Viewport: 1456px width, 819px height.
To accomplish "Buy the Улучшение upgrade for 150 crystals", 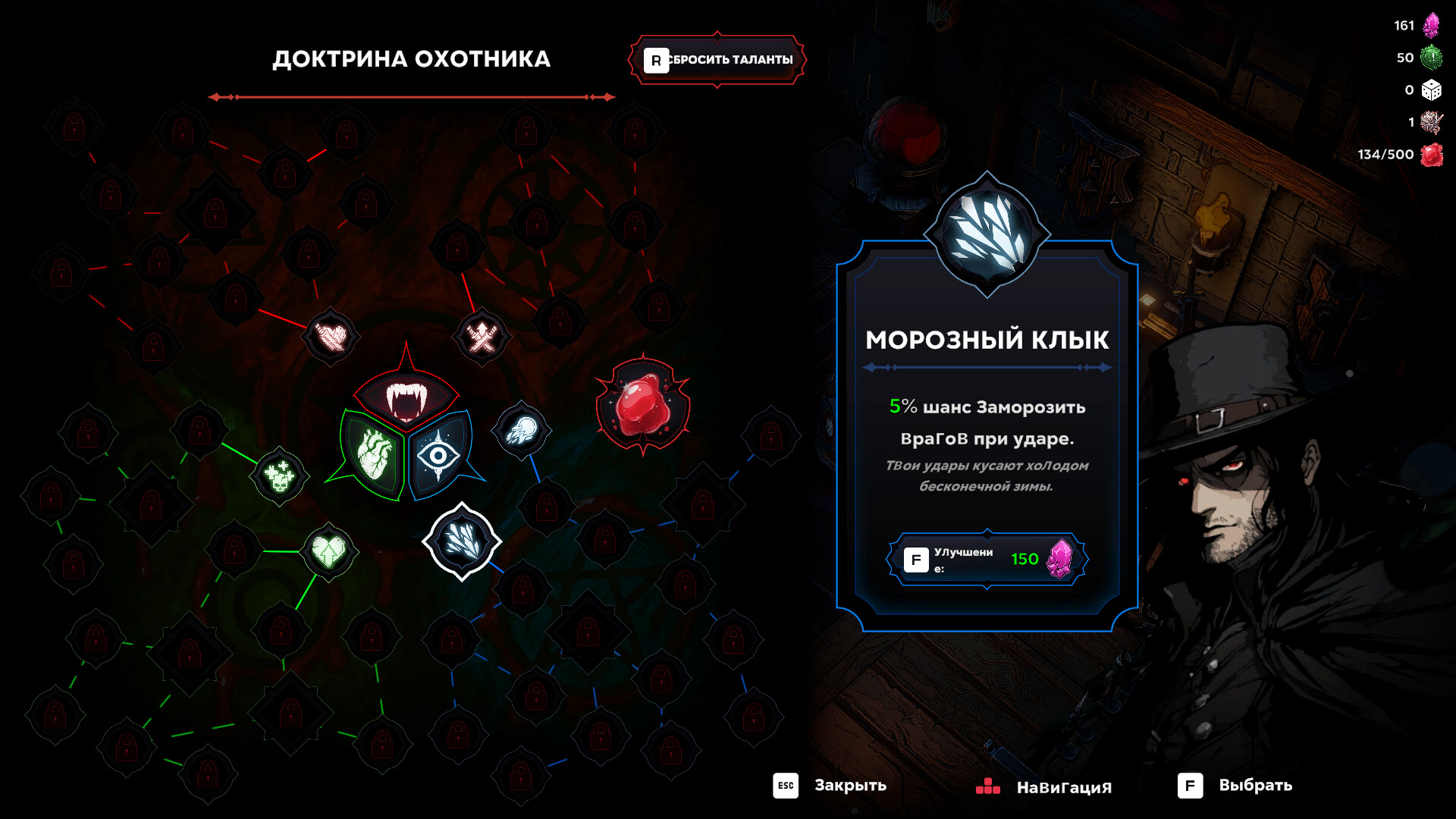I will [987, 560].
